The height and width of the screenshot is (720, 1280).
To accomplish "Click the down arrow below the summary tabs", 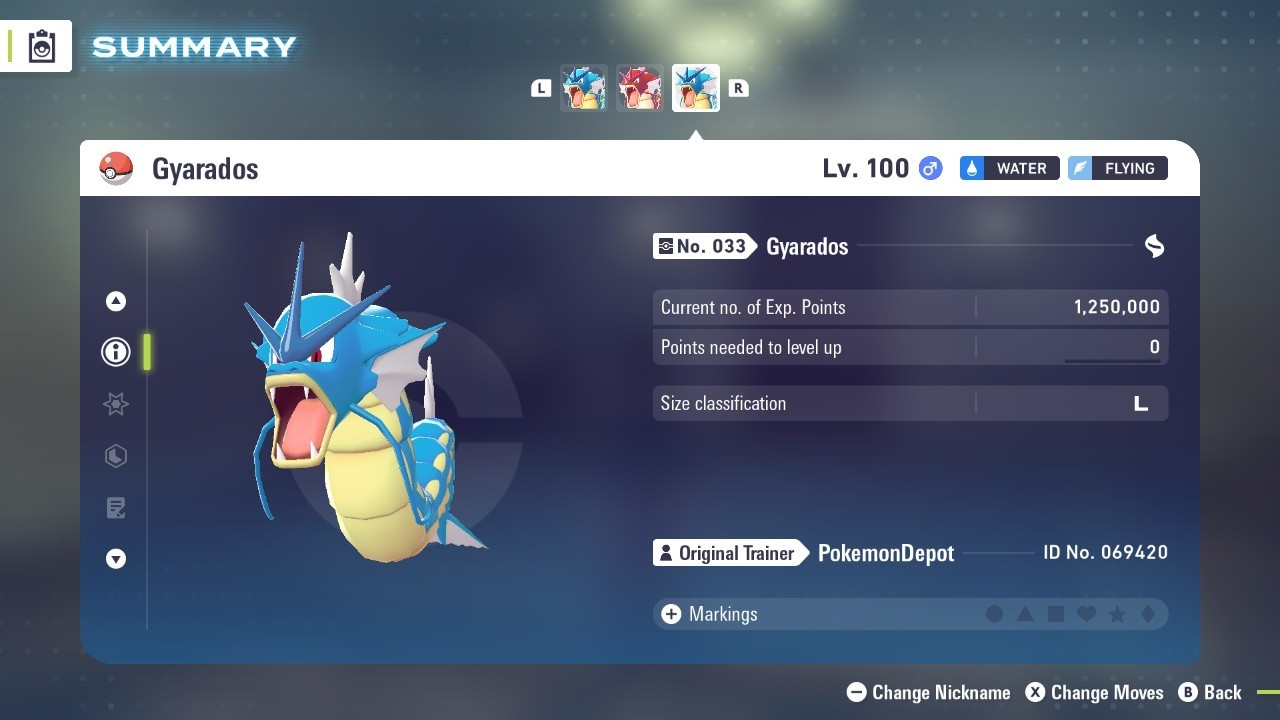I will [x=116, y=559].
